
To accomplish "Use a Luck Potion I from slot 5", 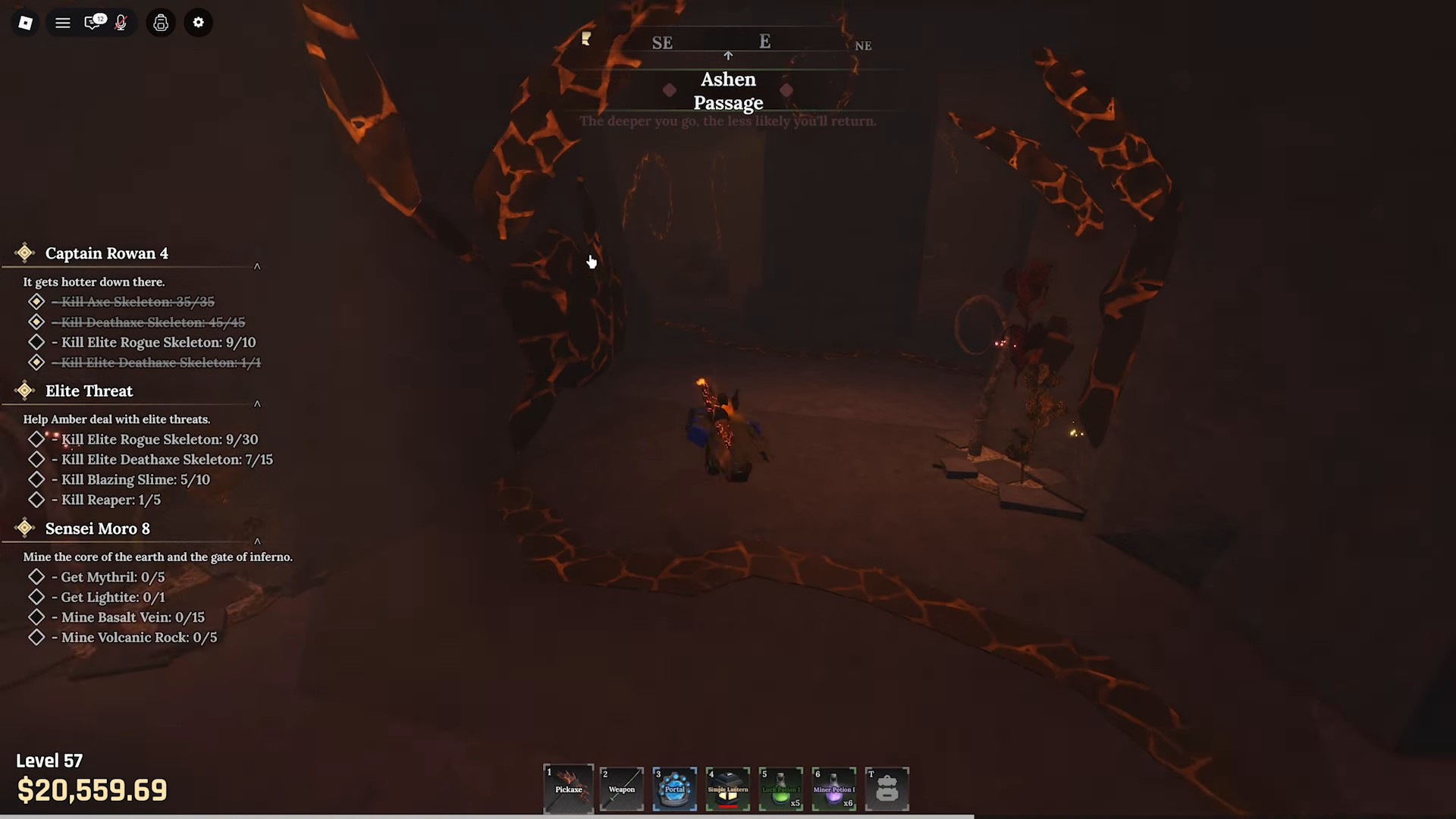I will (x=780, y=789).
